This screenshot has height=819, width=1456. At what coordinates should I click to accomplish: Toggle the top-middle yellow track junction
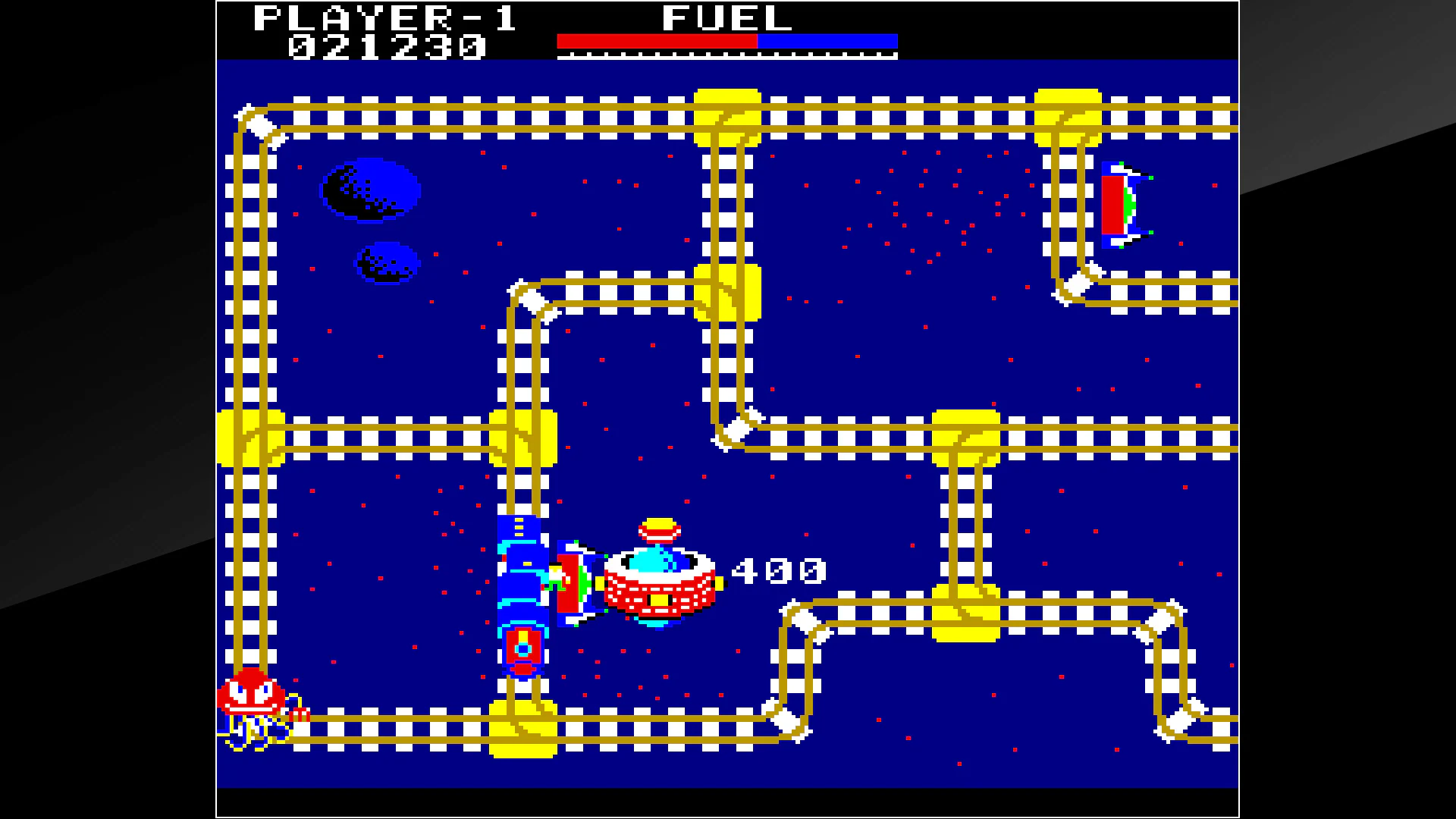coord(726,118)
